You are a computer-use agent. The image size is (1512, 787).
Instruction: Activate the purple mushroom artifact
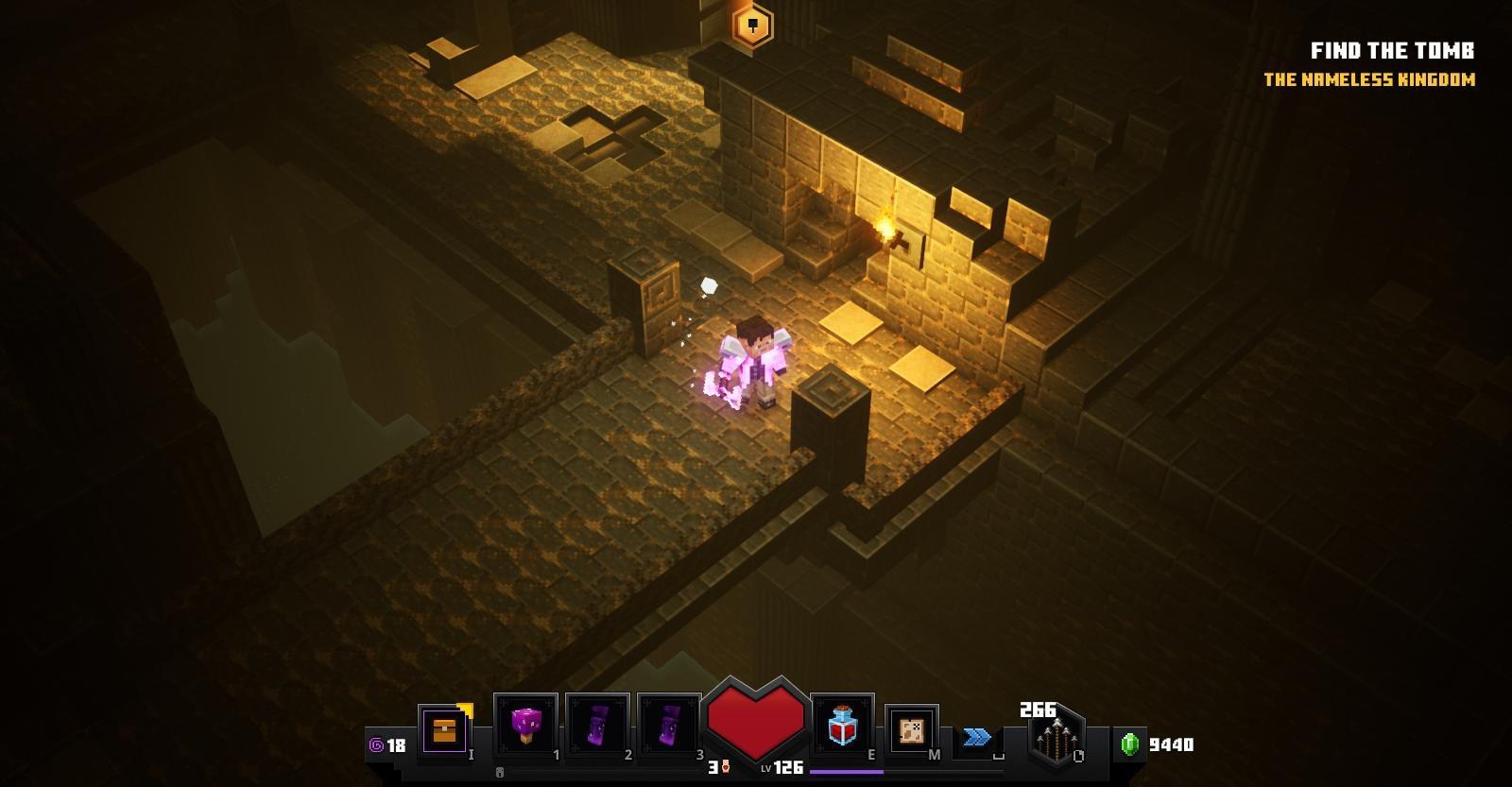coord(524,727)
